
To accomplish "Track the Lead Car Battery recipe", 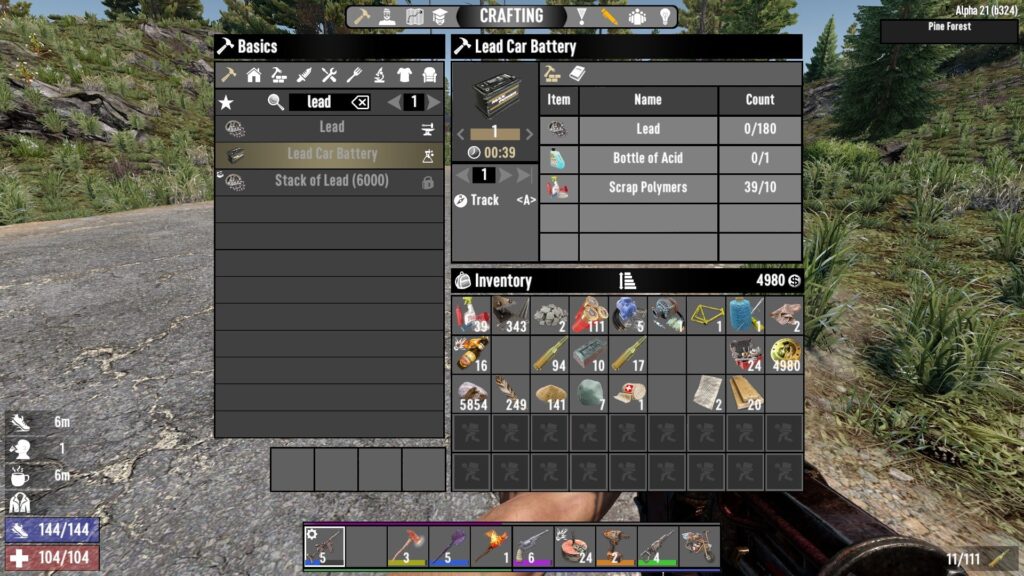I will pyautogui.click(x=484, y=200).
